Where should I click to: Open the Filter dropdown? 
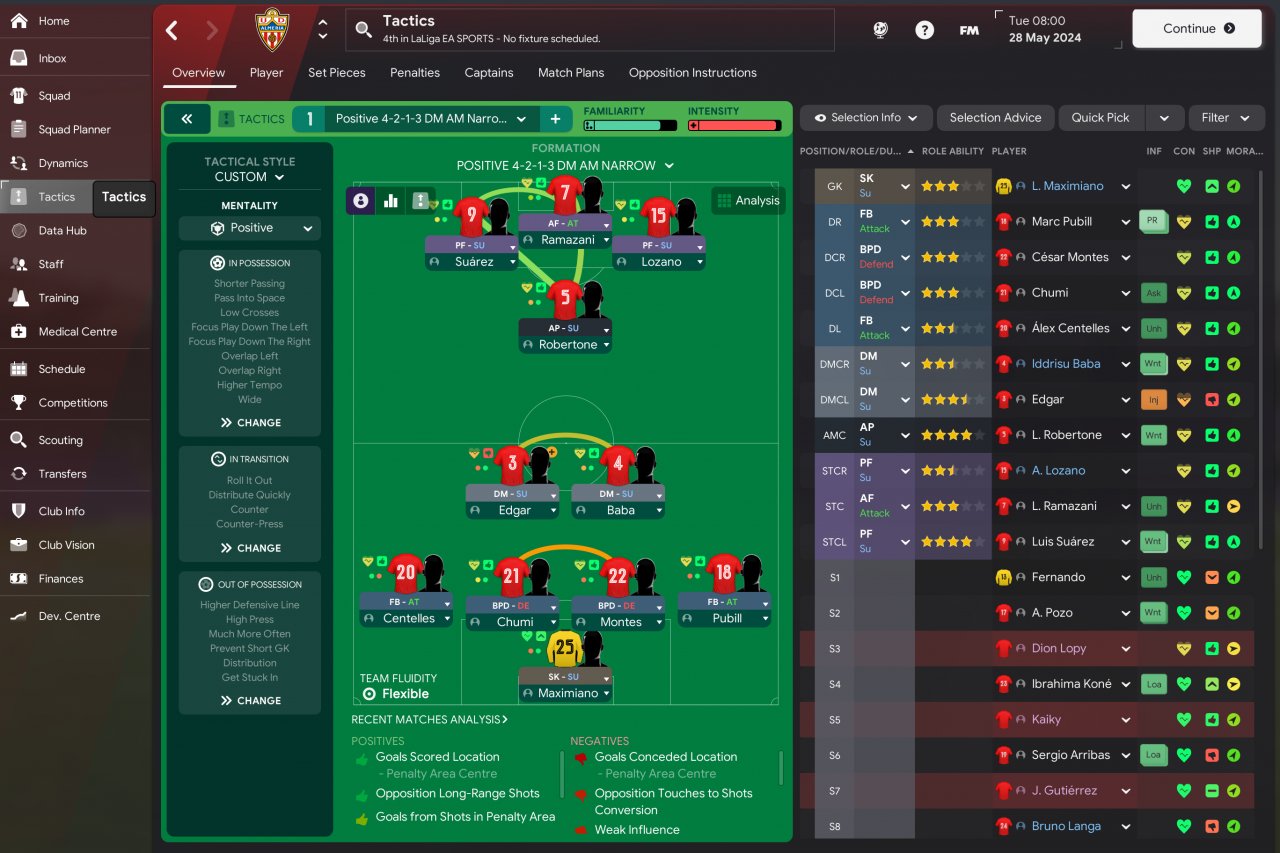coord(1226,118)
